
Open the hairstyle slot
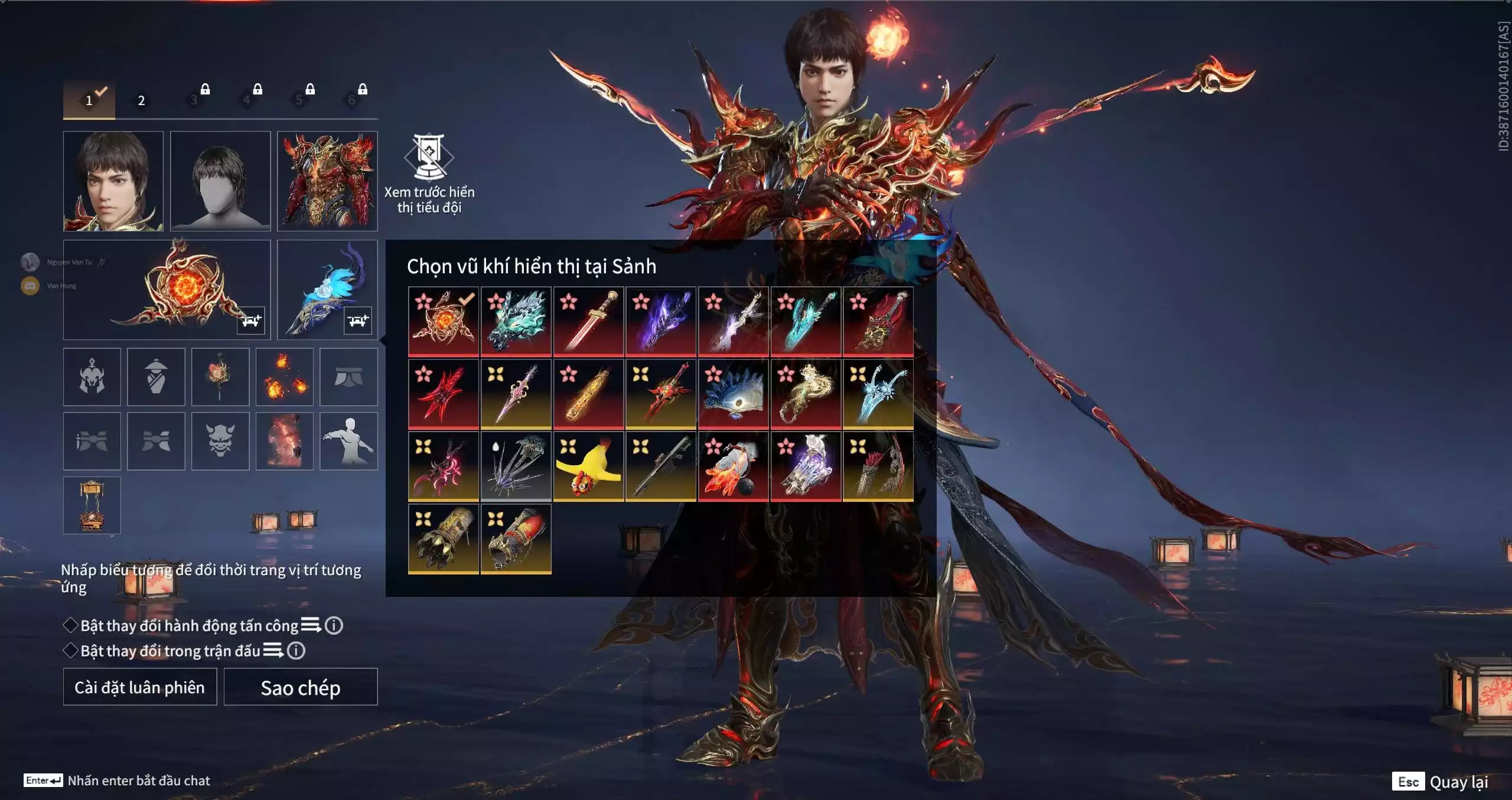[220, 181]
